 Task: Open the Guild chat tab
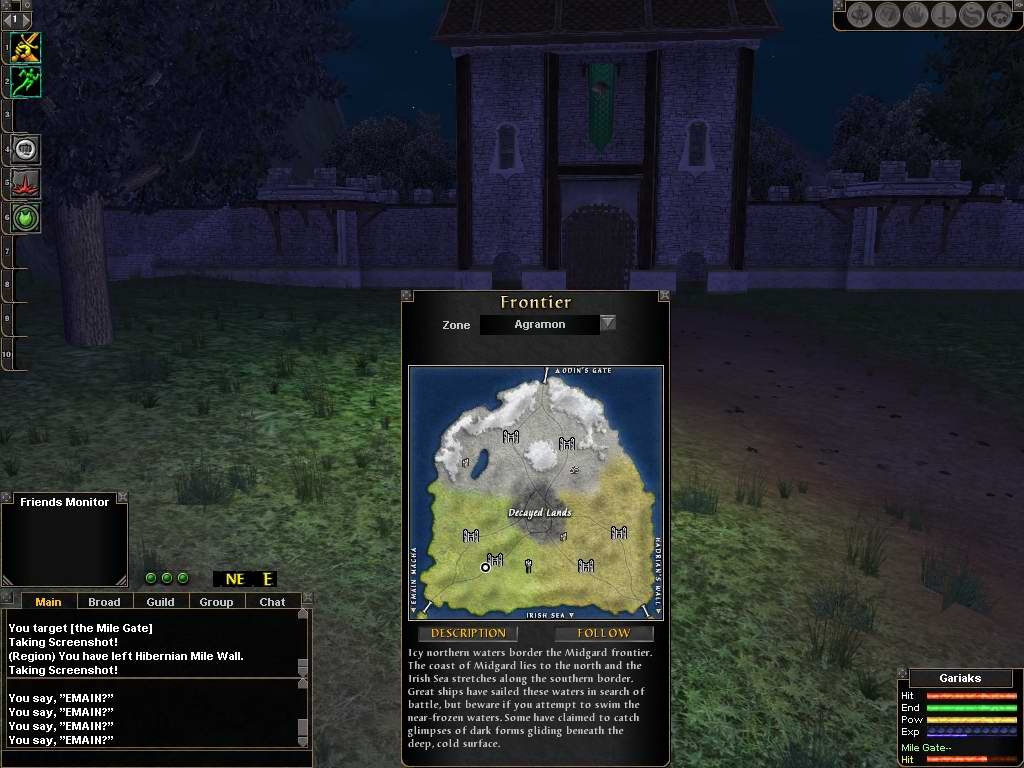click(160, 602)
